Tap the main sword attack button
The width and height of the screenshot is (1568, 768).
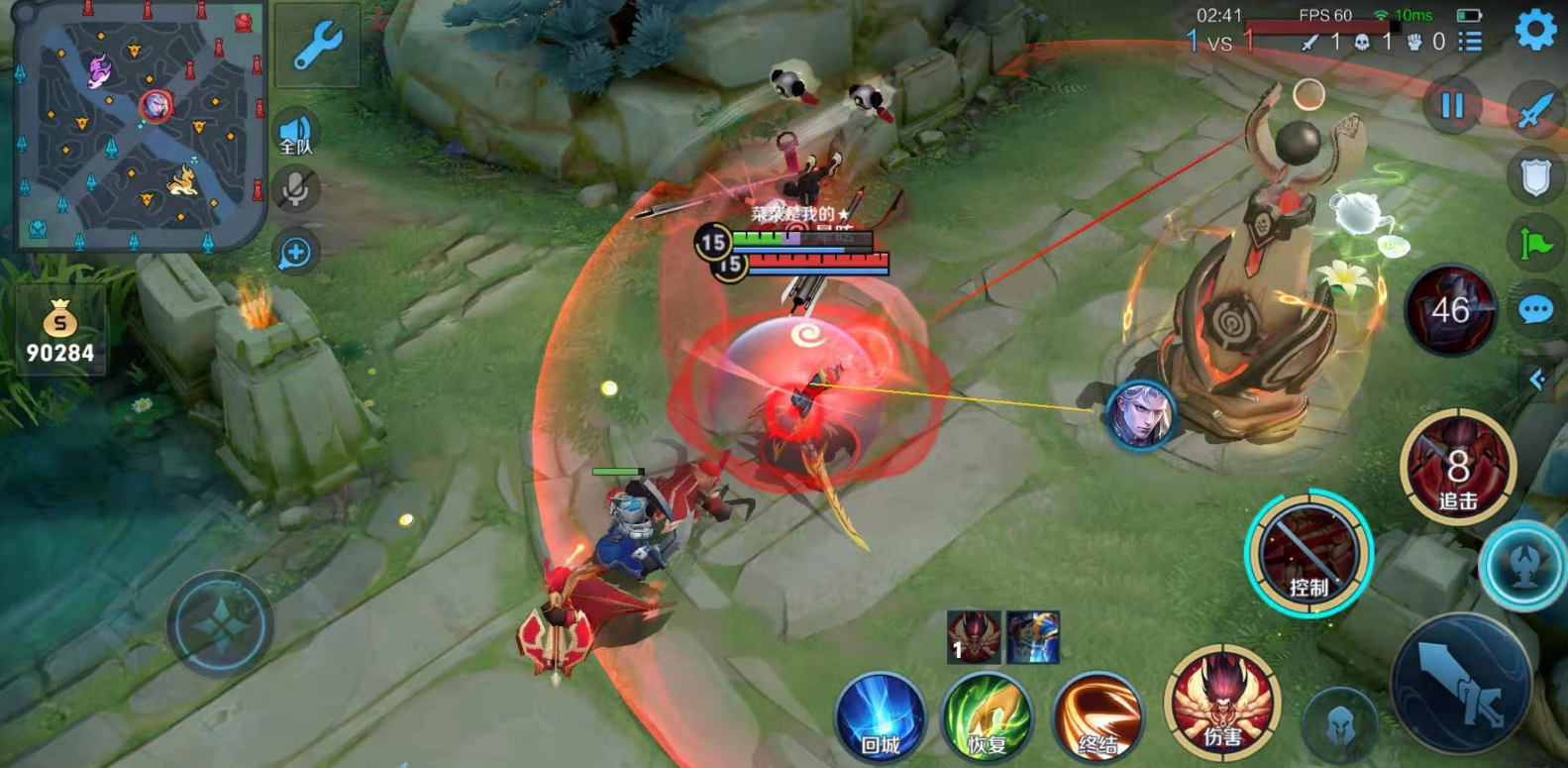click(1460, 684)
